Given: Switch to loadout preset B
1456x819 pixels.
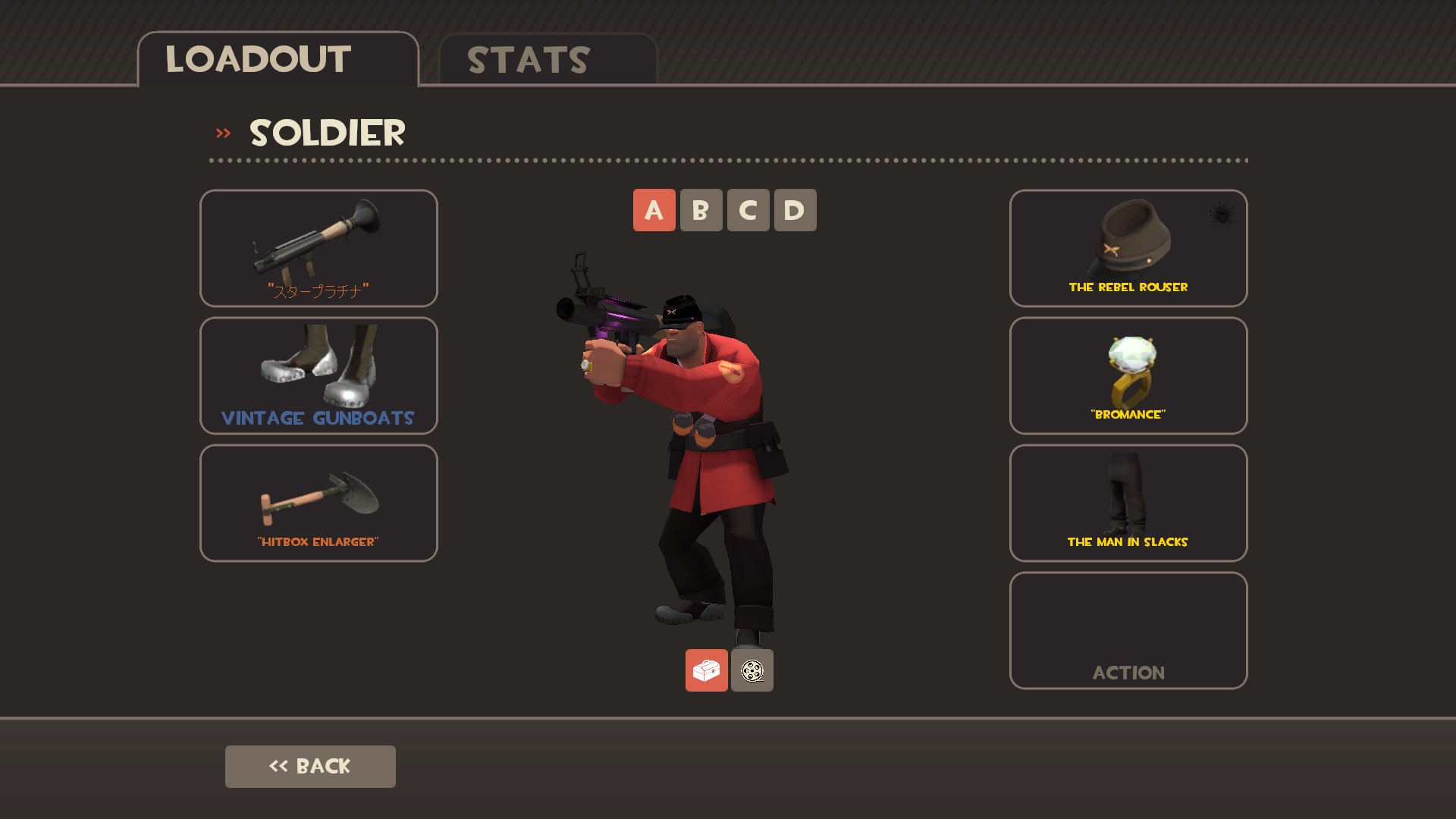Looking at the screenshot, I should click(x=701, y=210).
